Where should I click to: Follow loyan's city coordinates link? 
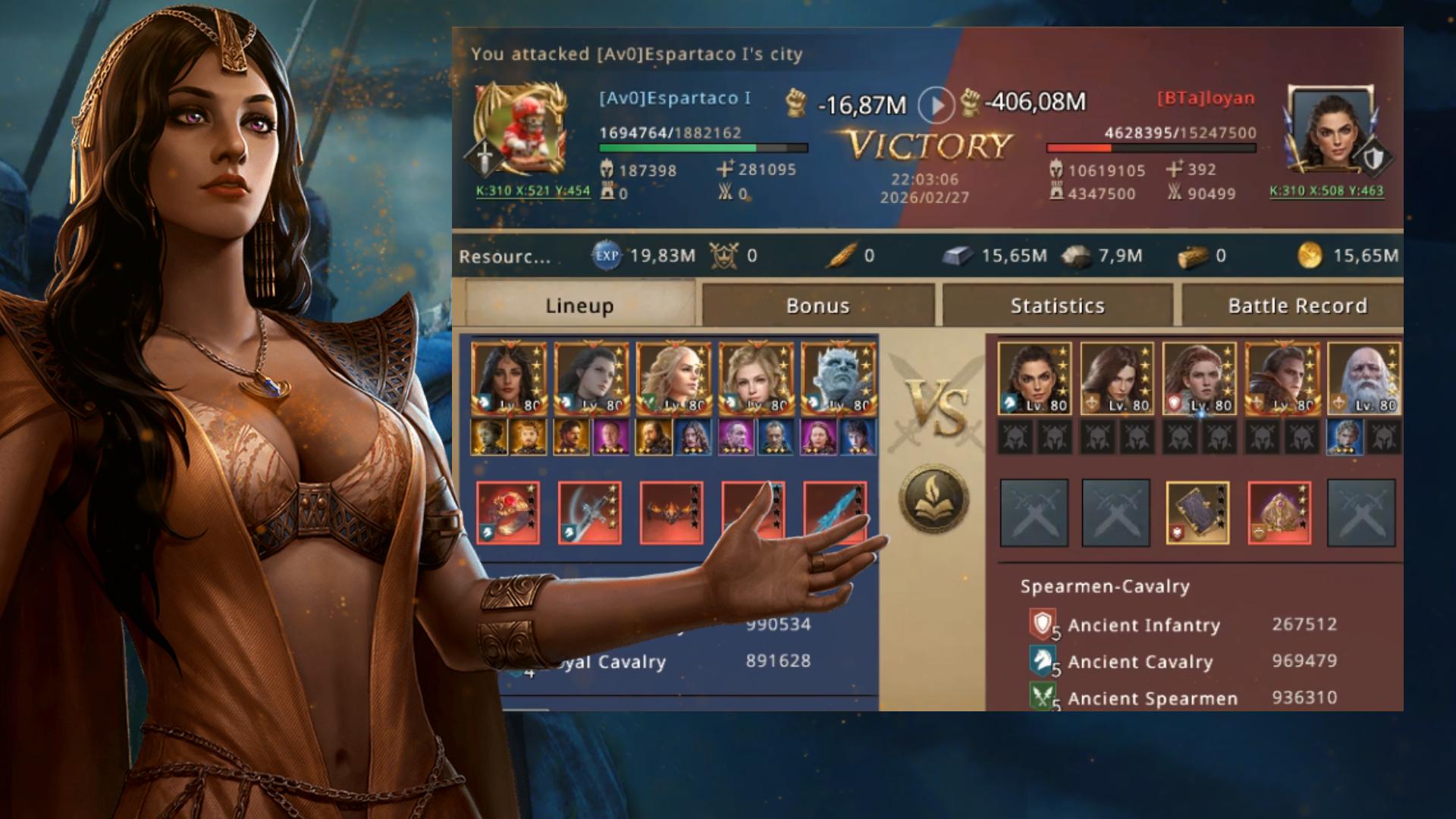[x=1326, y=191]
